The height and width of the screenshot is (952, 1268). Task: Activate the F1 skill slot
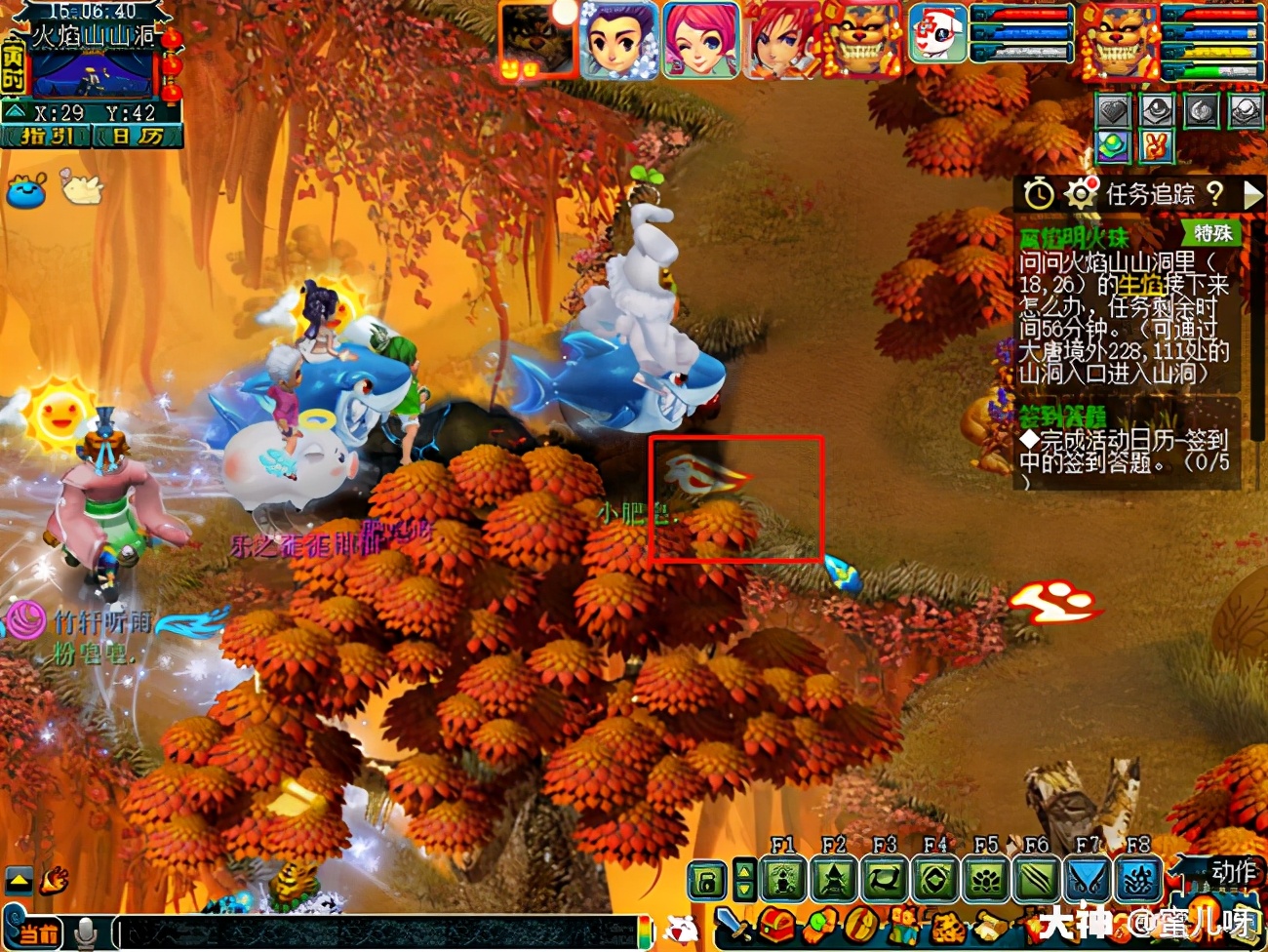tap(783, 880)
